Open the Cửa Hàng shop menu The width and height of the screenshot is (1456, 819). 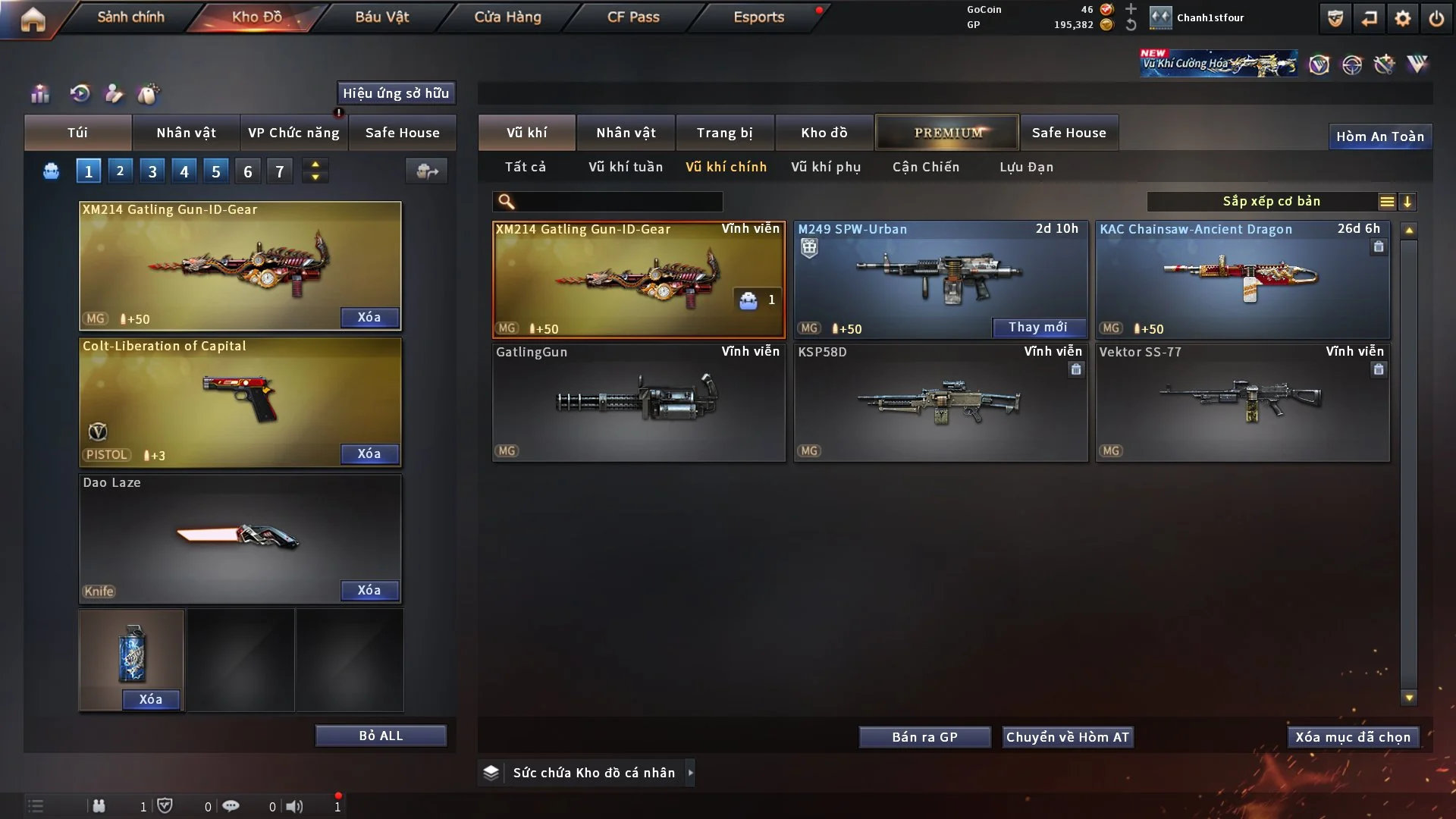pyautogui.click(x=507, y=17)
